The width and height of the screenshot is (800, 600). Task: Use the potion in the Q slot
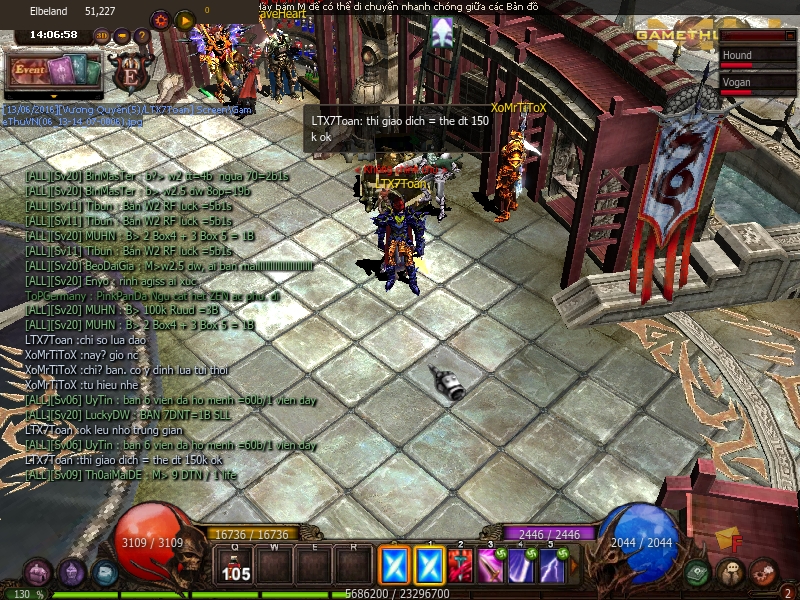pyautogui.click(x=236, y=566)
